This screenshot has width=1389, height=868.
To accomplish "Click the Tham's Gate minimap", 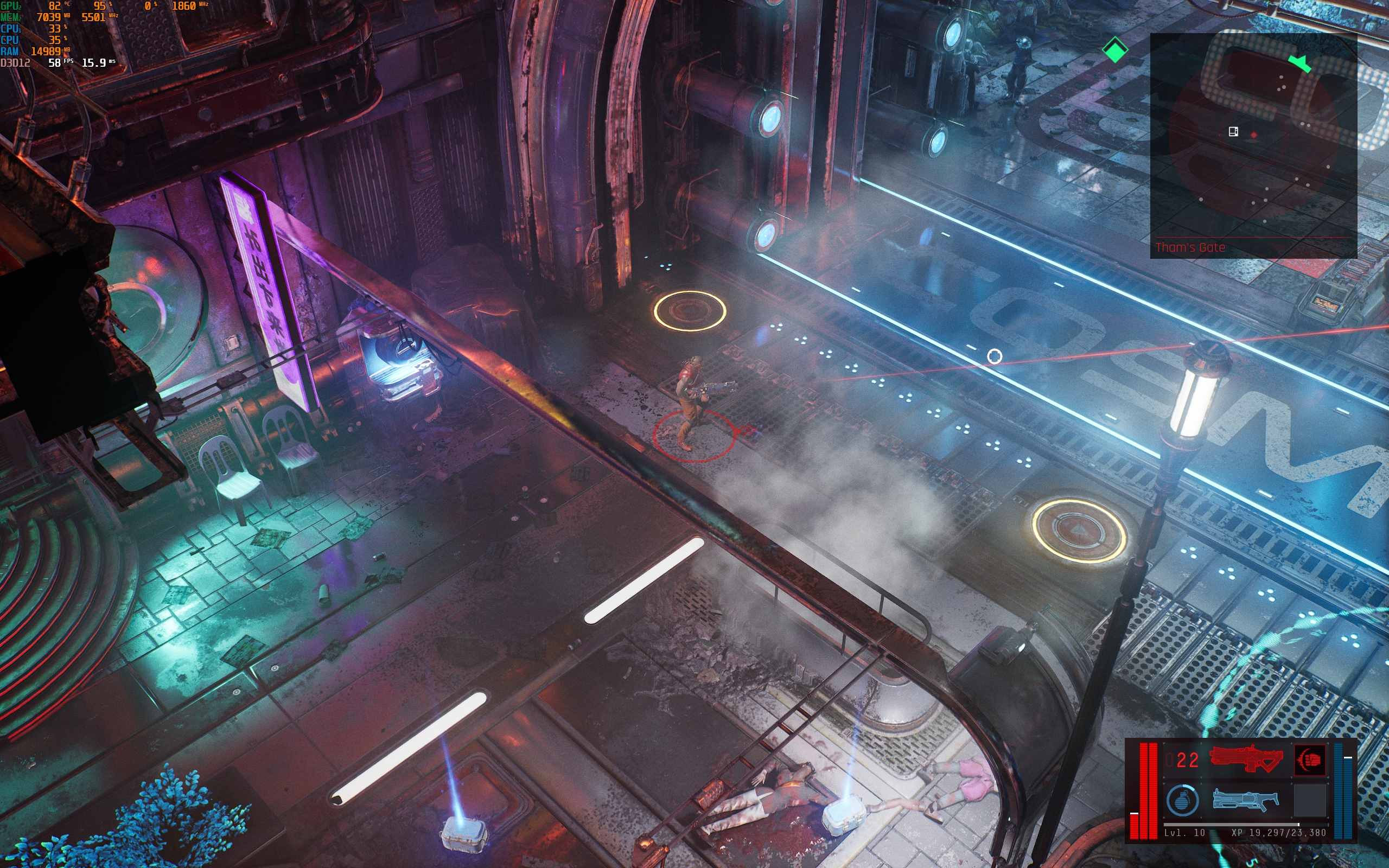I will (1253, 144).
